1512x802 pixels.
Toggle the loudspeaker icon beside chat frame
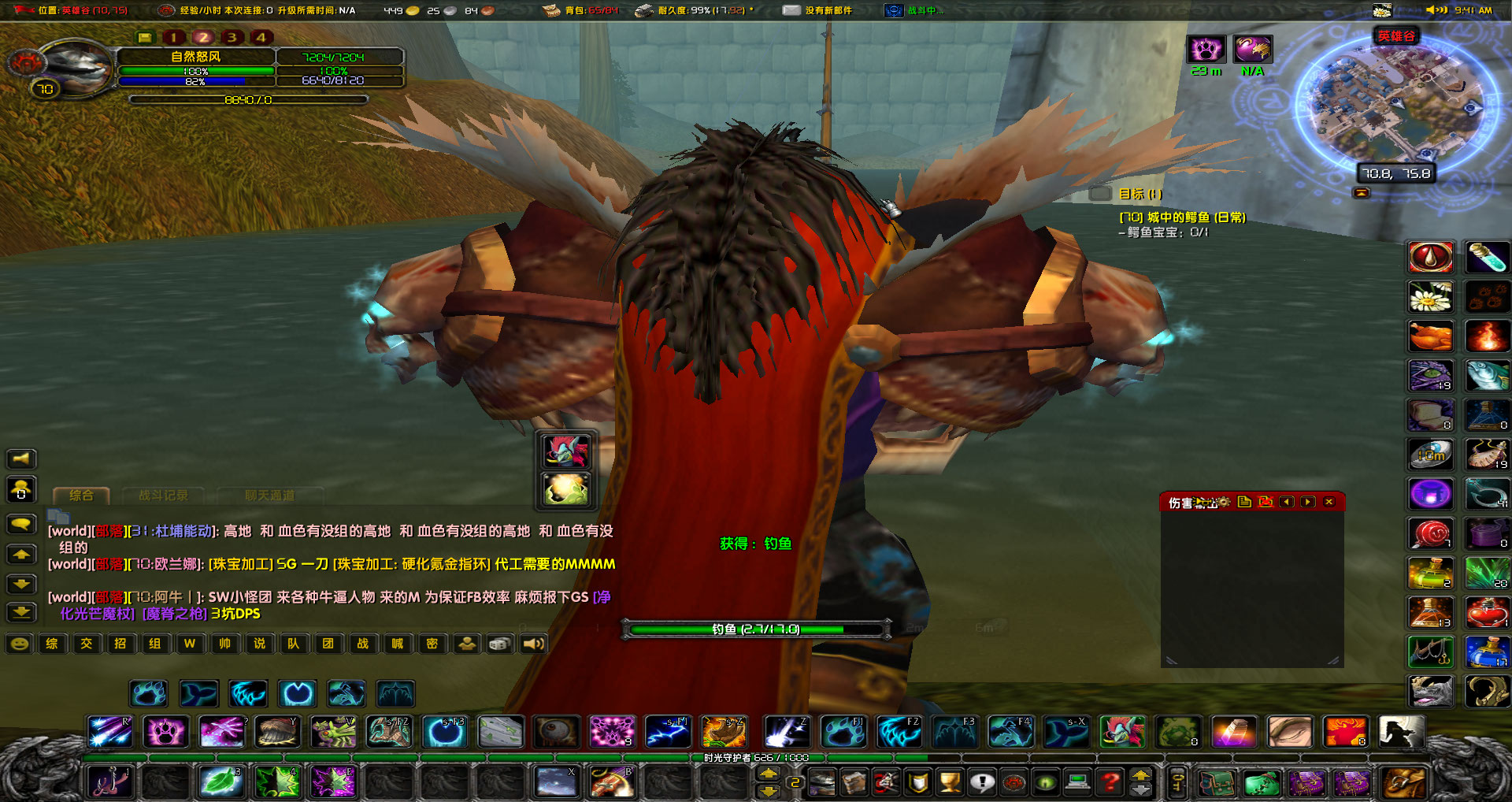coord(21,459)
